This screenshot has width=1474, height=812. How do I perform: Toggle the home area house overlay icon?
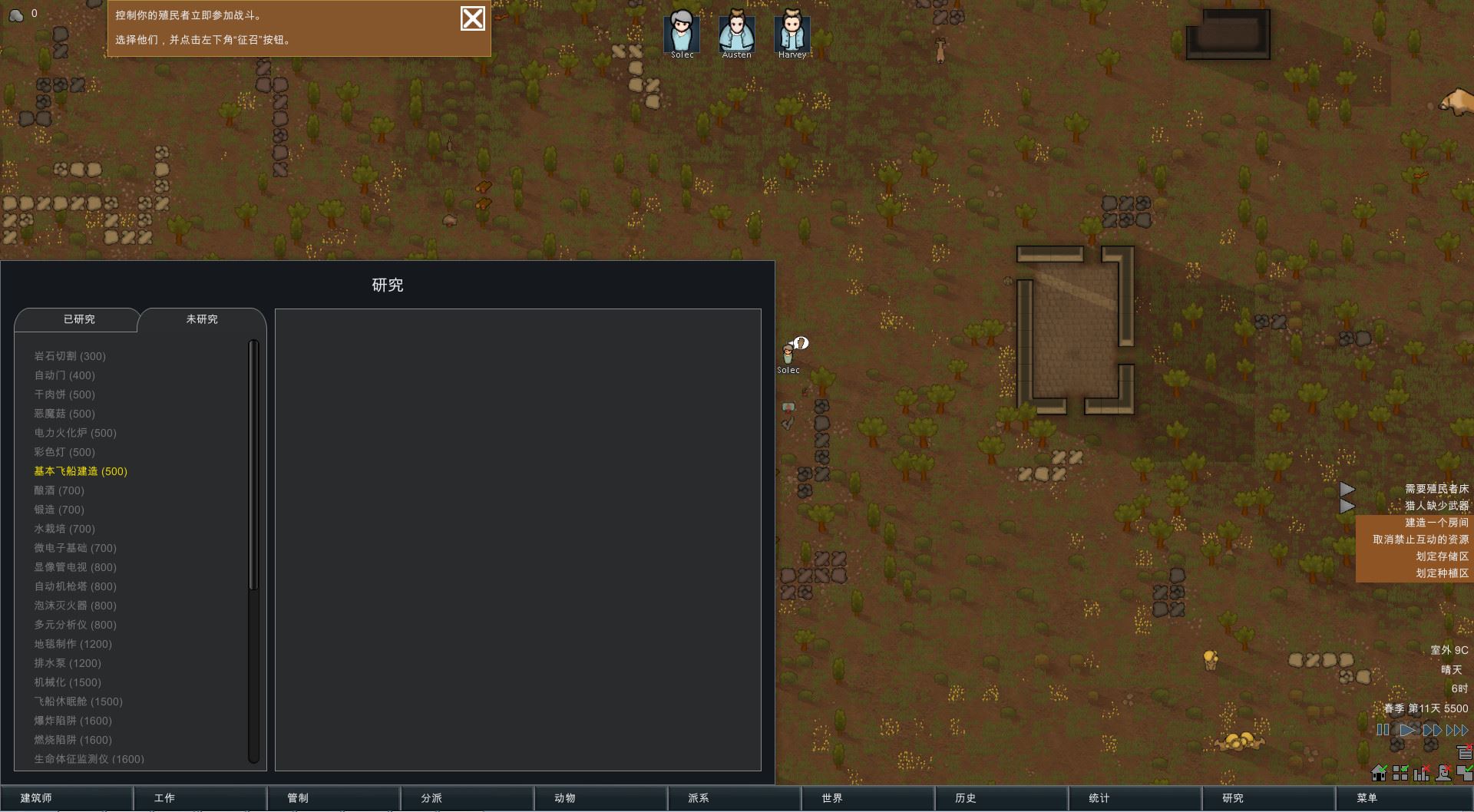tap(1378, 773)
